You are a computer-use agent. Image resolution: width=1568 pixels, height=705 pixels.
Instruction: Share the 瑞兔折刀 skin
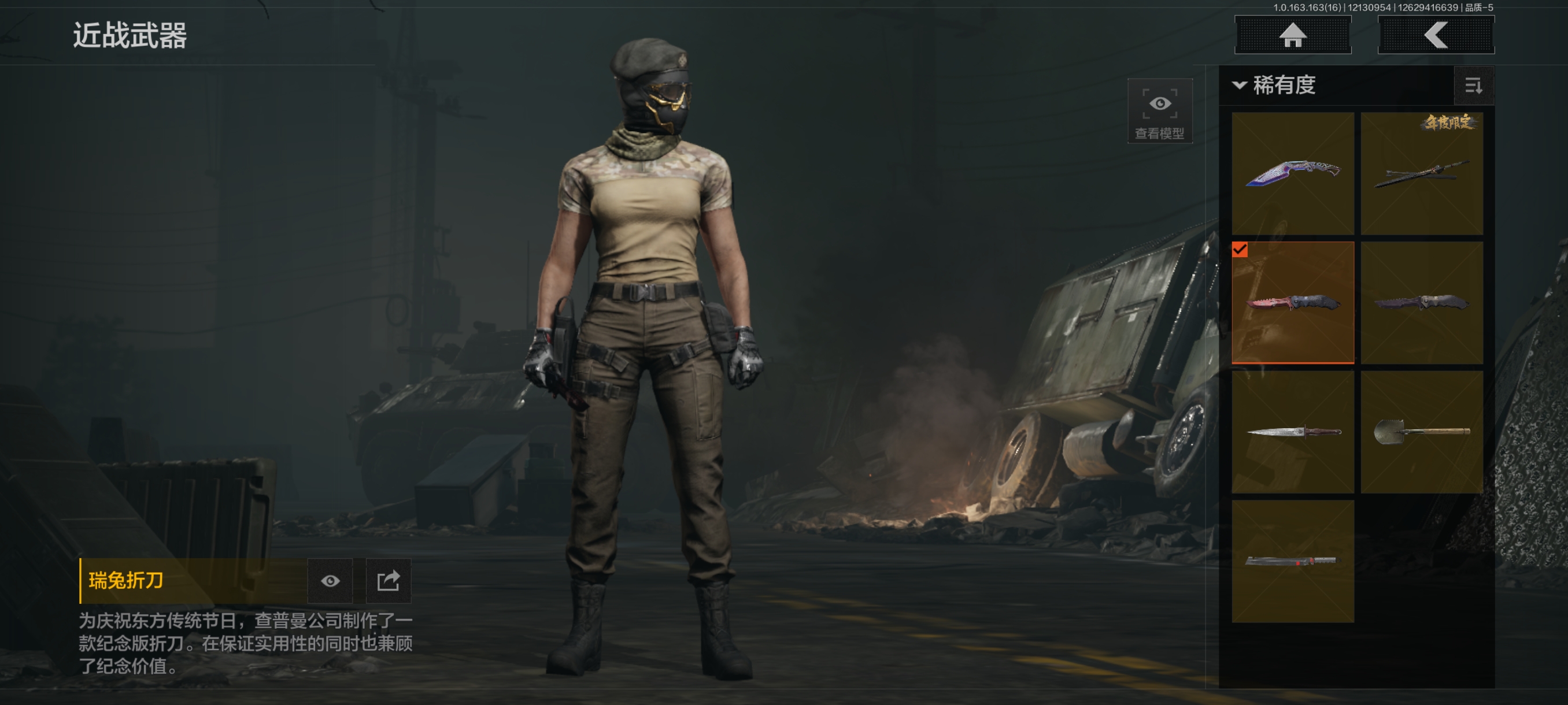[x=388, y=581]
